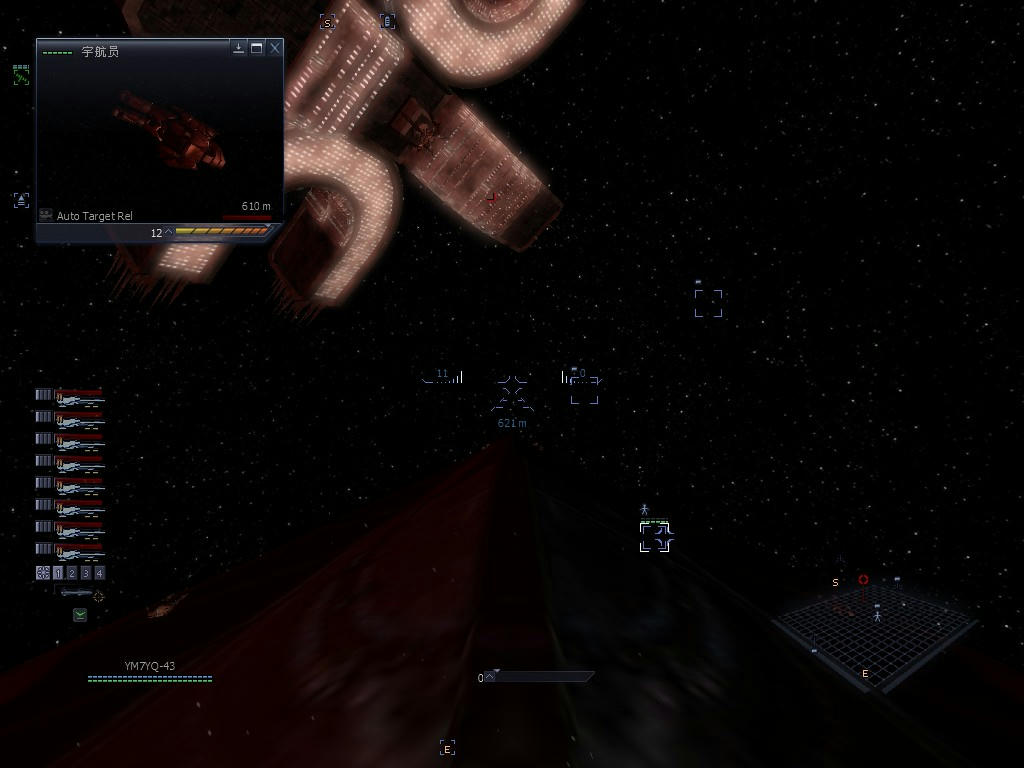
Task: Click the red ring marker on the radar
Action: (863, 580)
